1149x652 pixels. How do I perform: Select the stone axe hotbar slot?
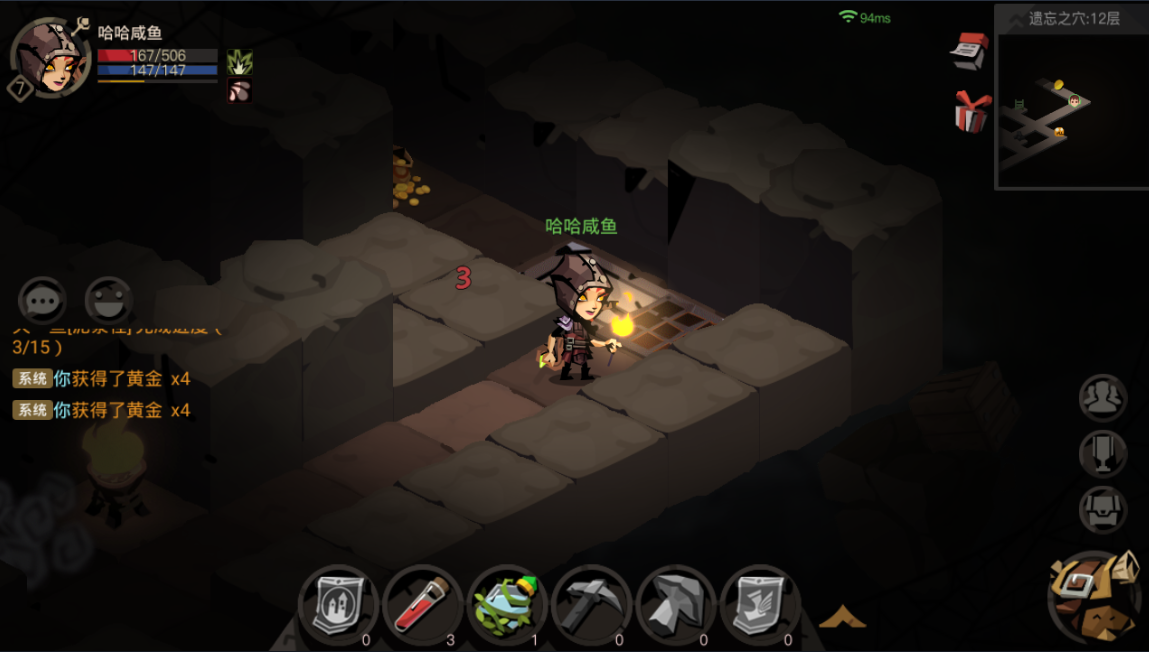(675, 603)
